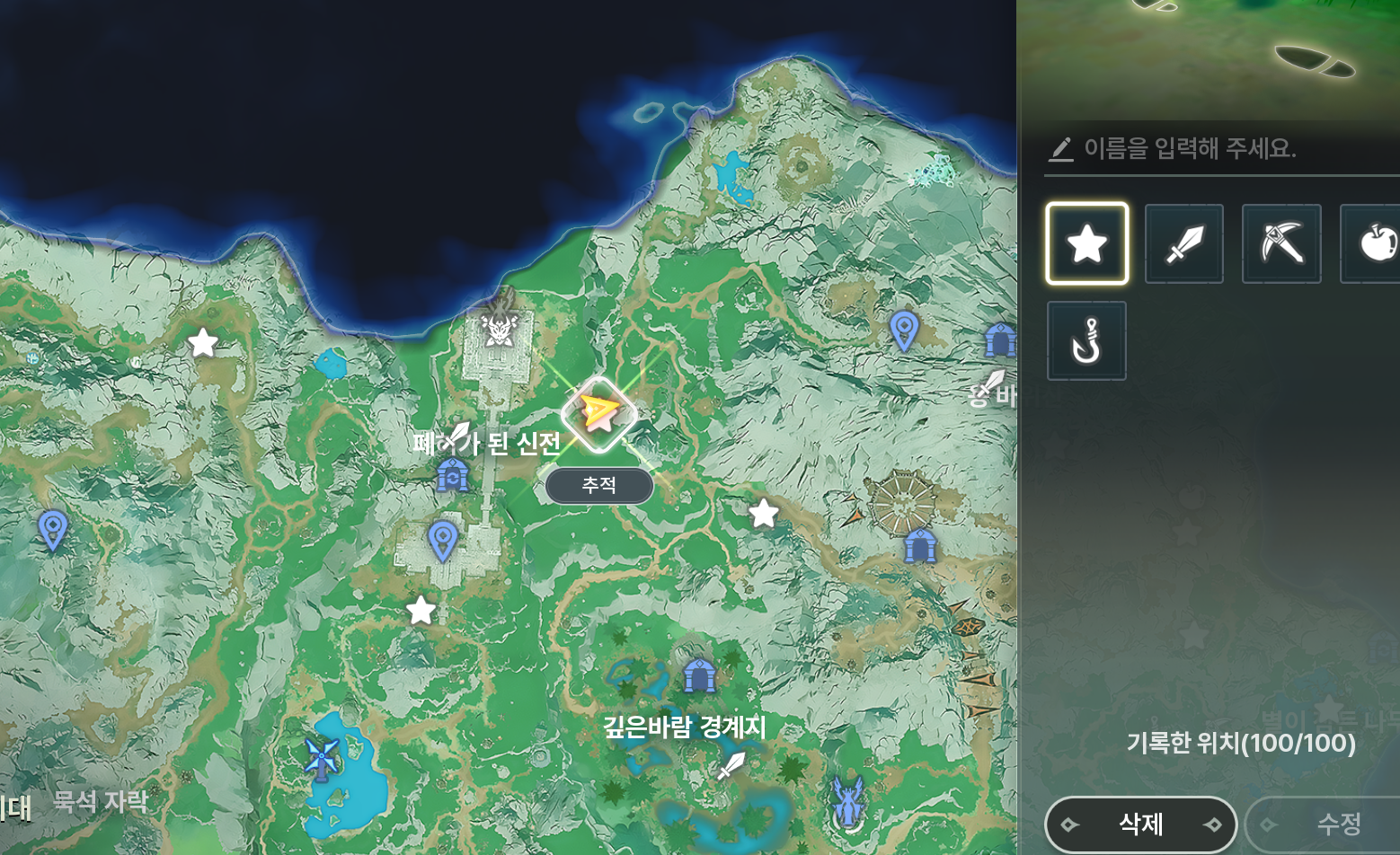Delete the marker with the 삭제 button
This screenshot has width=1400, height=855.
point(1140,824)
